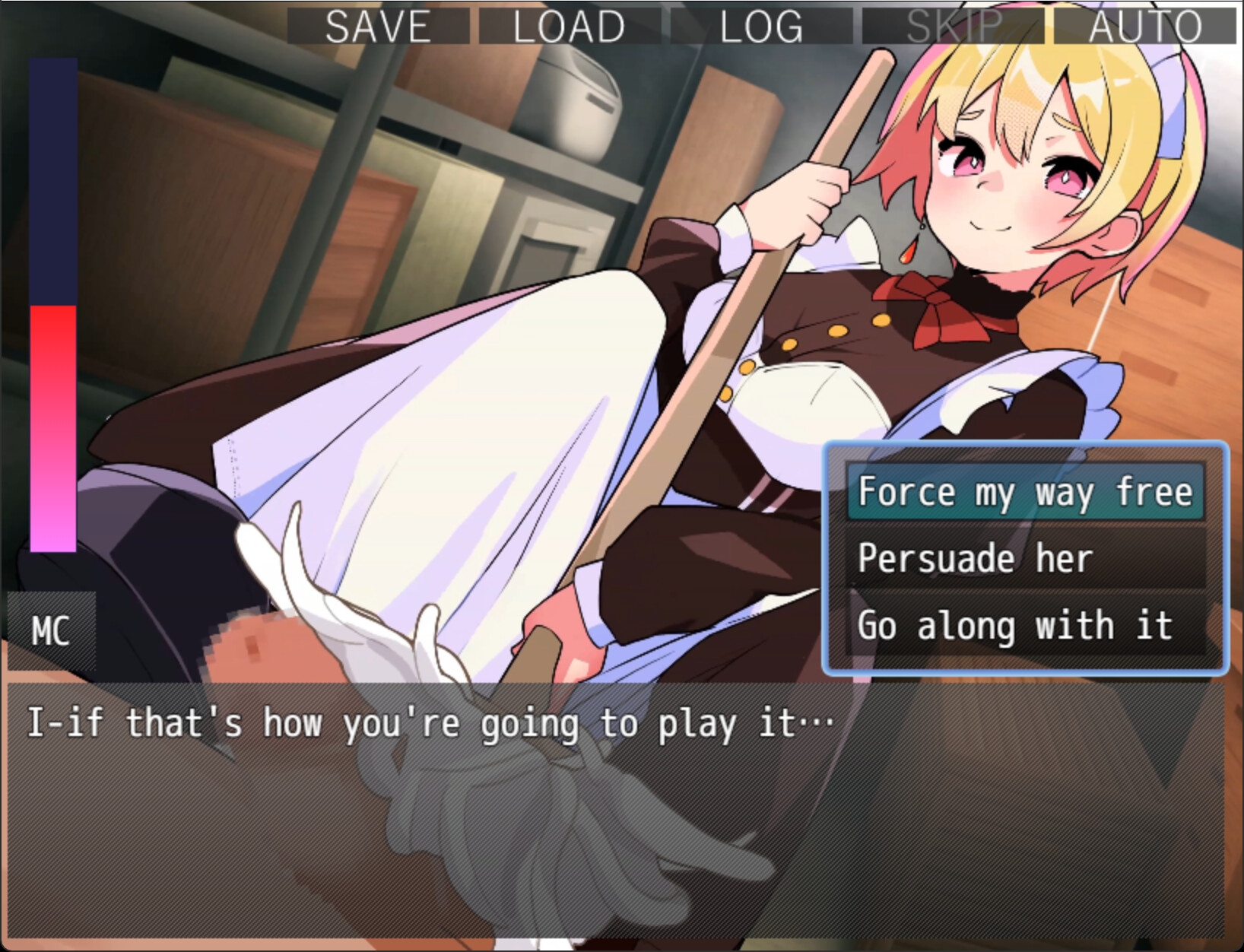Pick "Go along with it"
Viewport: 1244px width, 952px height.
tap(1015, 625)
